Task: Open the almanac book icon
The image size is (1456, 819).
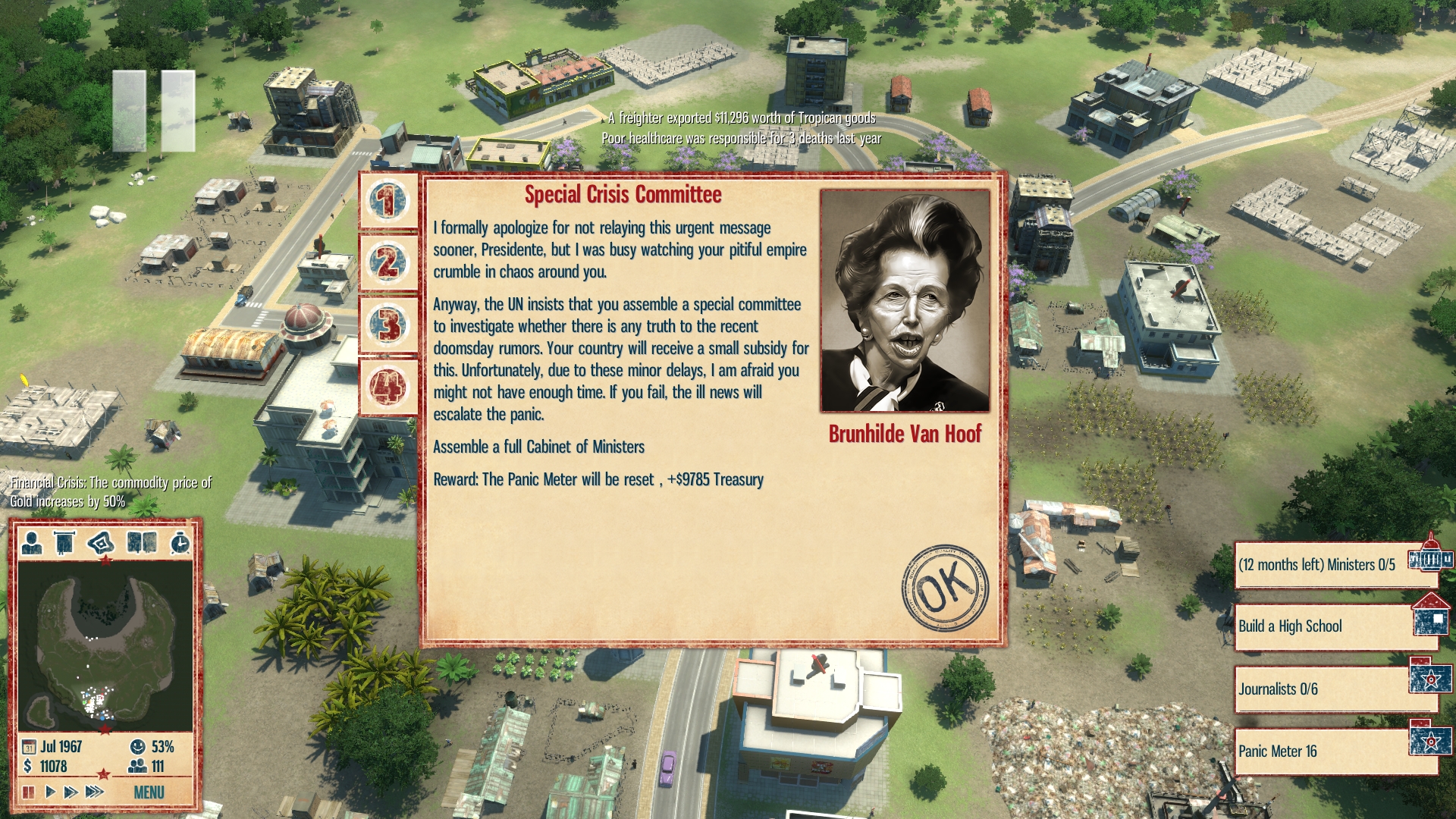Action: point(142,543)
